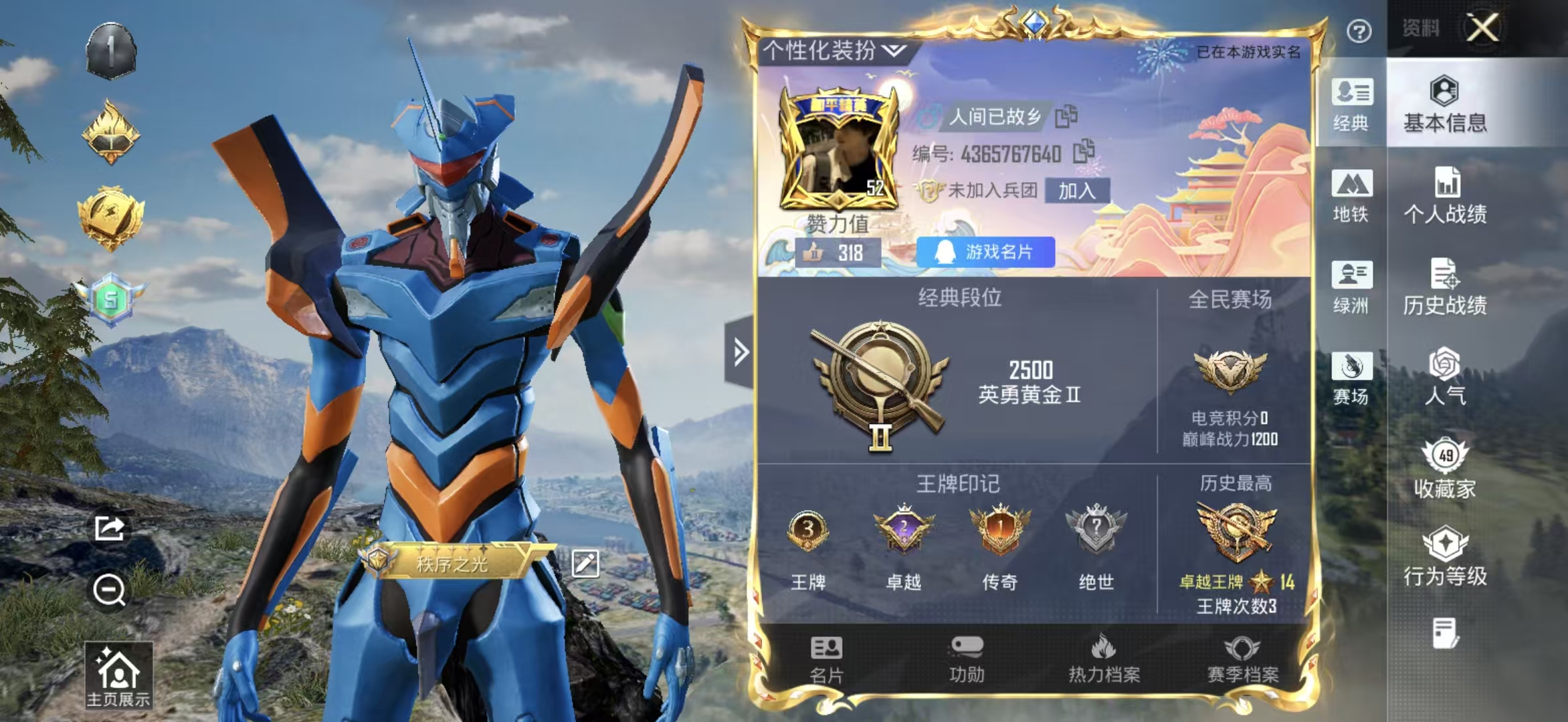Switch to the 地铁 mode tab
1568x722 pixels.
pos(1351,197)
